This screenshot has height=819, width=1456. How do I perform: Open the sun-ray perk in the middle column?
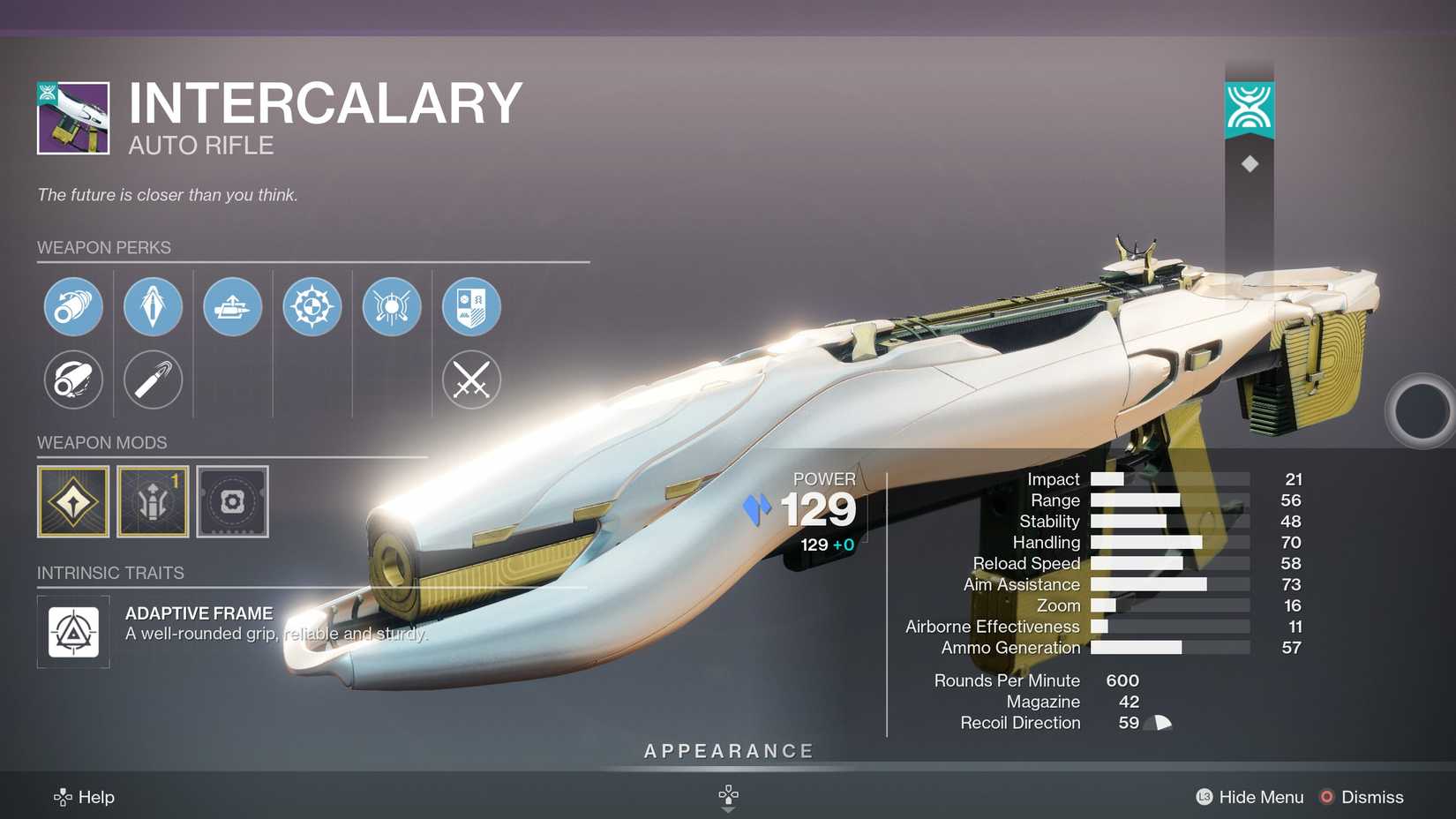pos(391,306)
